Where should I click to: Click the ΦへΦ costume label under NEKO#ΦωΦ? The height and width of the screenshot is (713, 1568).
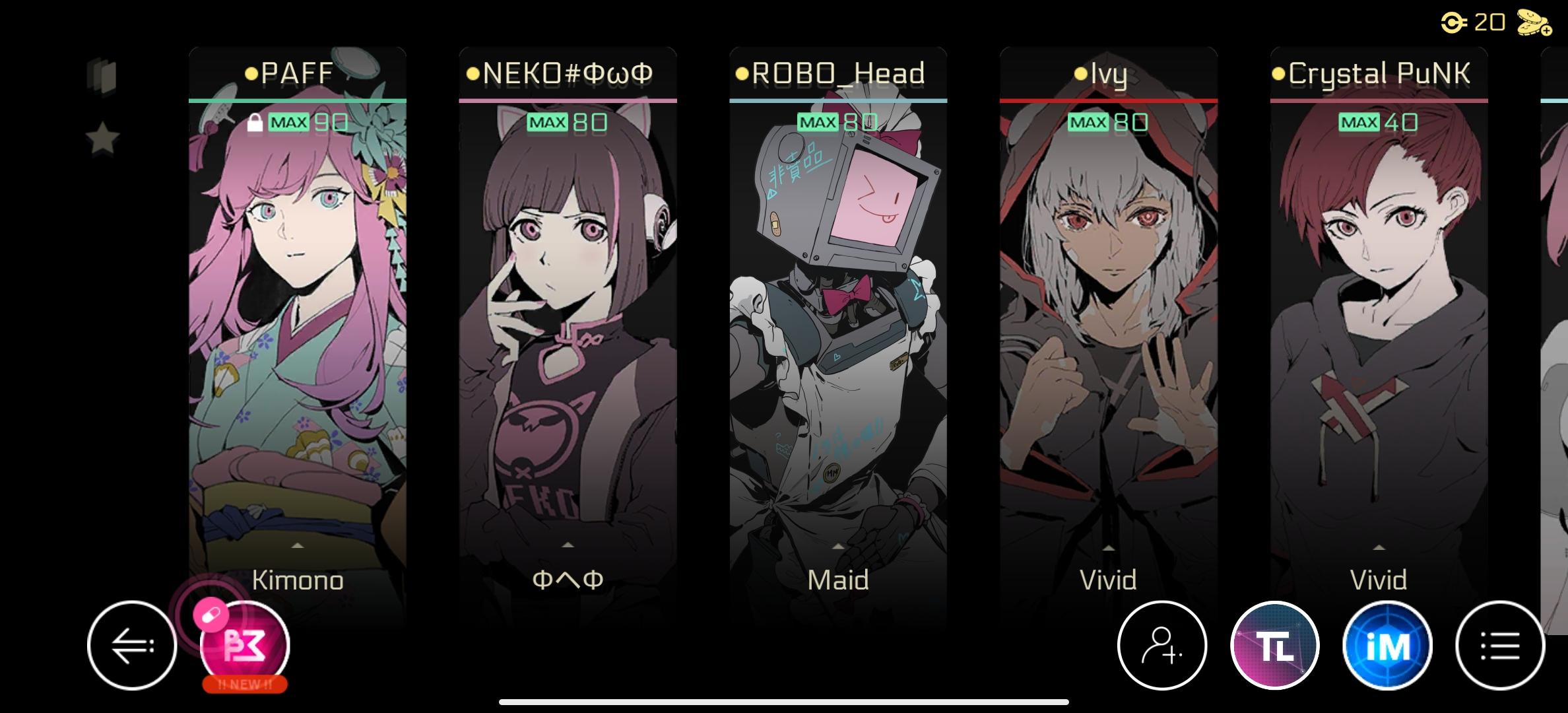point(568,581)
